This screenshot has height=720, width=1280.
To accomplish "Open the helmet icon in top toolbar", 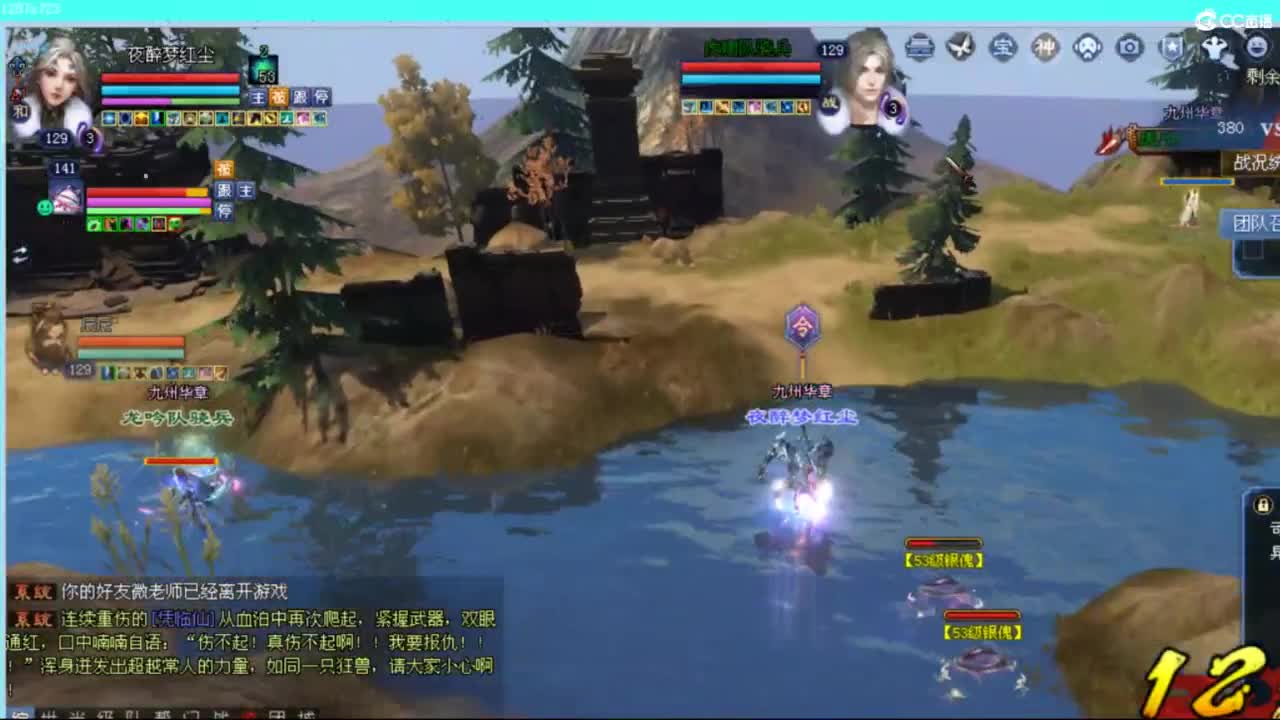I will 920,45.
